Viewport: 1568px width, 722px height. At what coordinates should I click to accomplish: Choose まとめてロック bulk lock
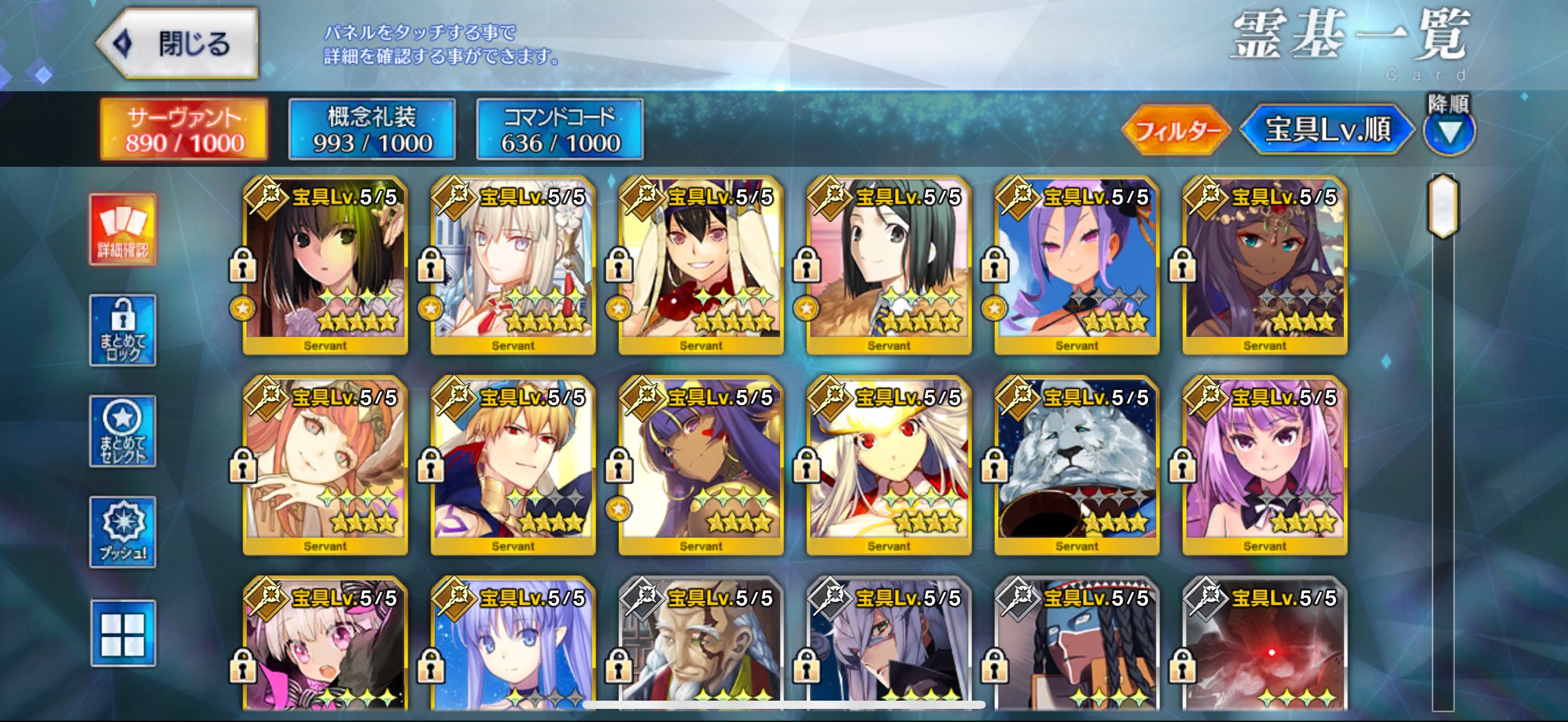[x=123, y=330]
